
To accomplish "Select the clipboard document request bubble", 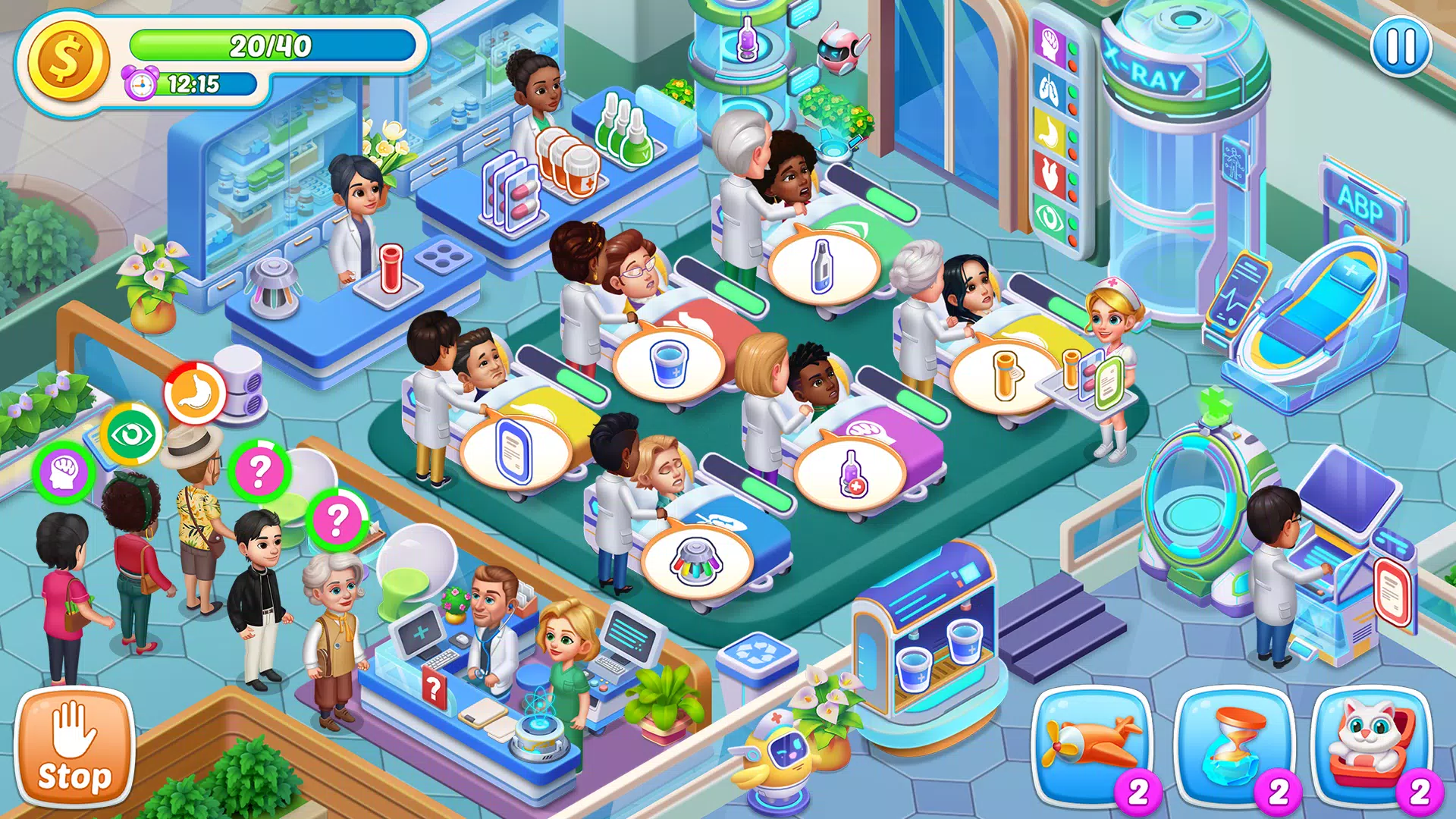I will tap(513, 452).
